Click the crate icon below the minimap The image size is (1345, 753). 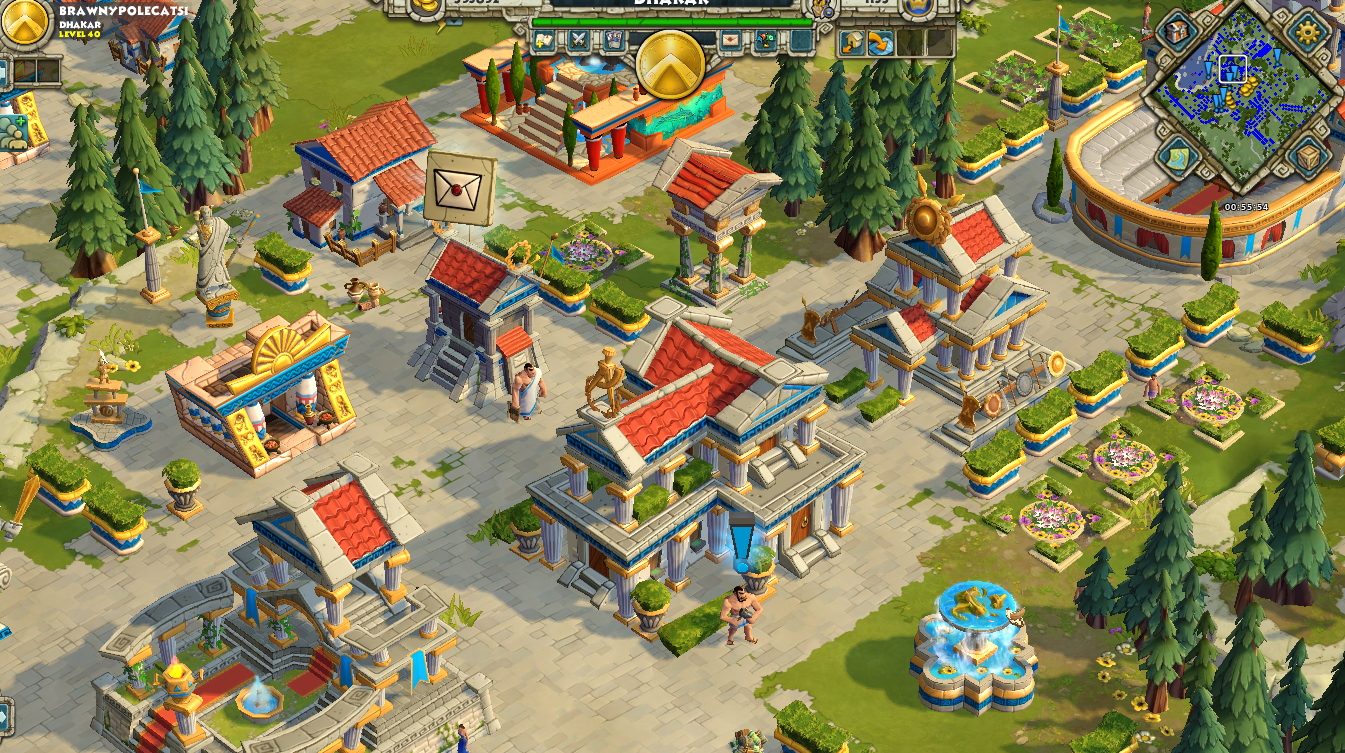(x=1307, y=157)
